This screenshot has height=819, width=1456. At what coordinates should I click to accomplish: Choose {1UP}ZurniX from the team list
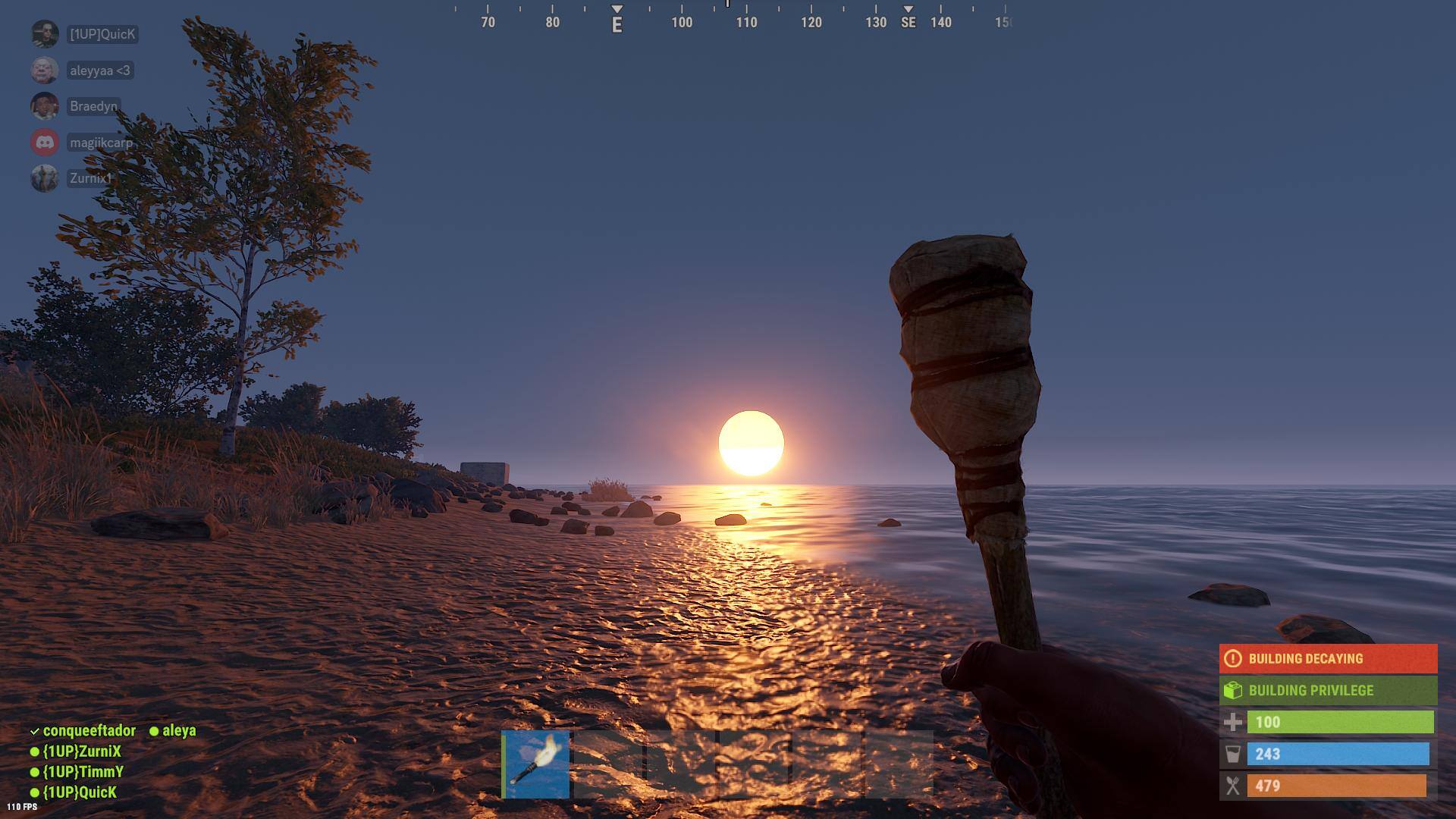81,752
